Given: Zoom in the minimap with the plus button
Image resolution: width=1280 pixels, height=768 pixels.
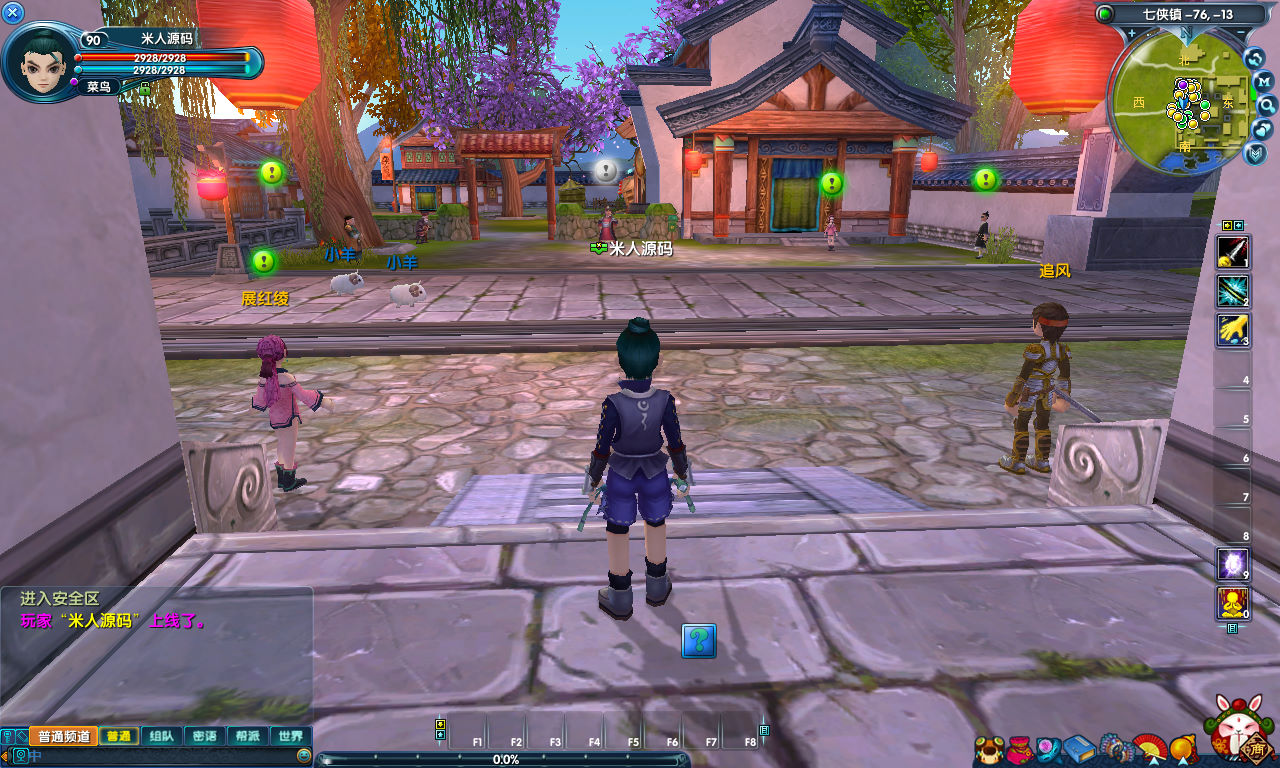Looking at the screenshot, I should [x=1131, y=34].
